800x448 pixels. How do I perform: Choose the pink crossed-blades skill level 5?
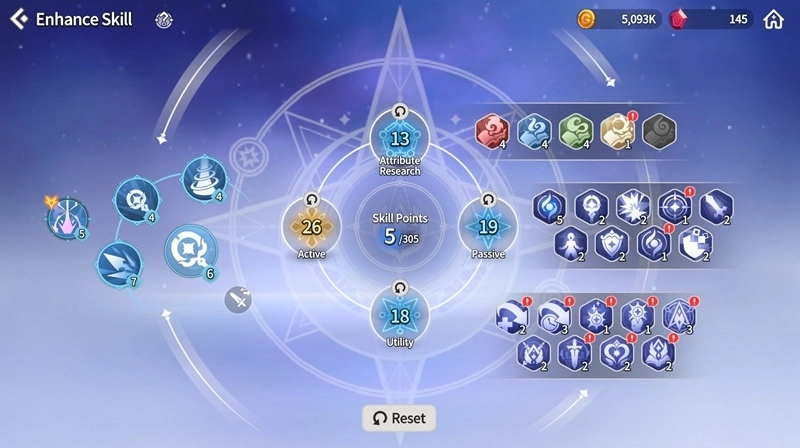(68, 217)
